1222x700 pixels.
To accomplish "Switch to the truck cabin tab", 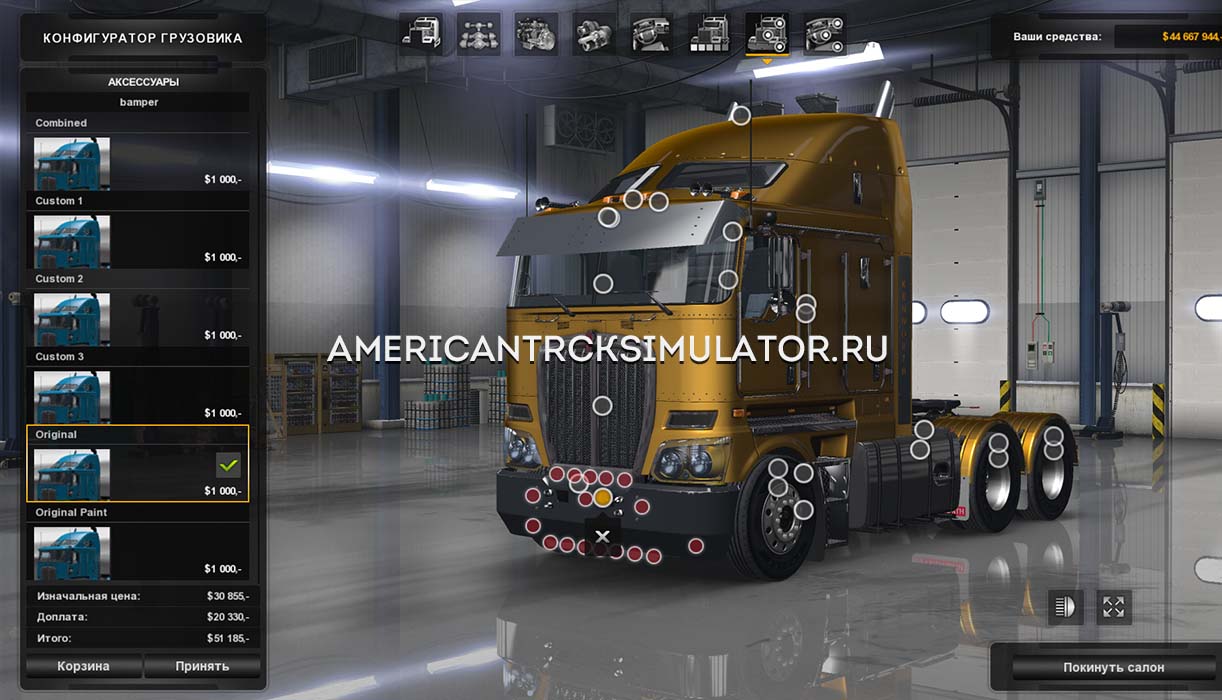I will [421, 34].
